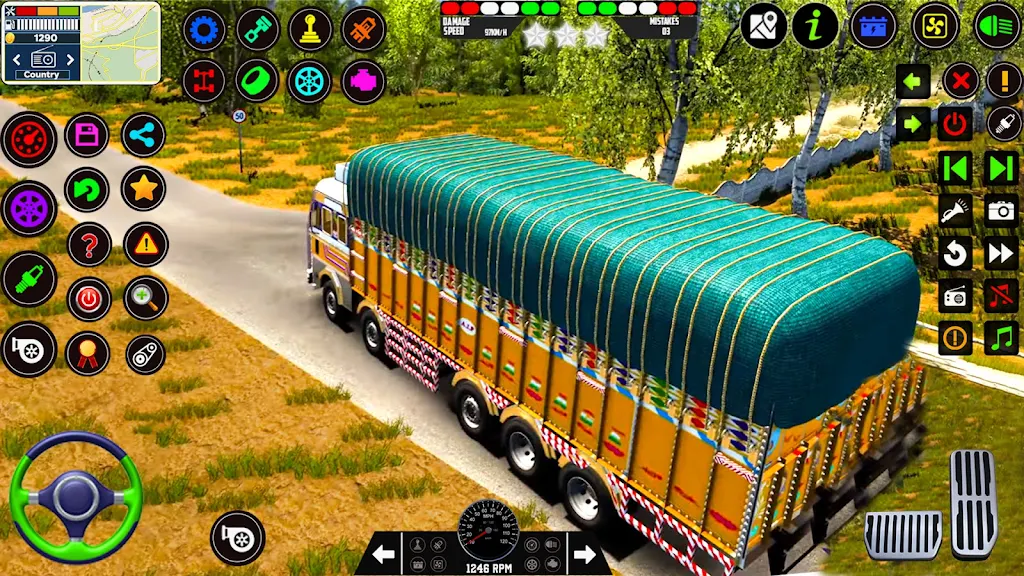Activate the left turn signal arrow
Viewport: 1024px width, 576px height.
(x=913, y=80)
